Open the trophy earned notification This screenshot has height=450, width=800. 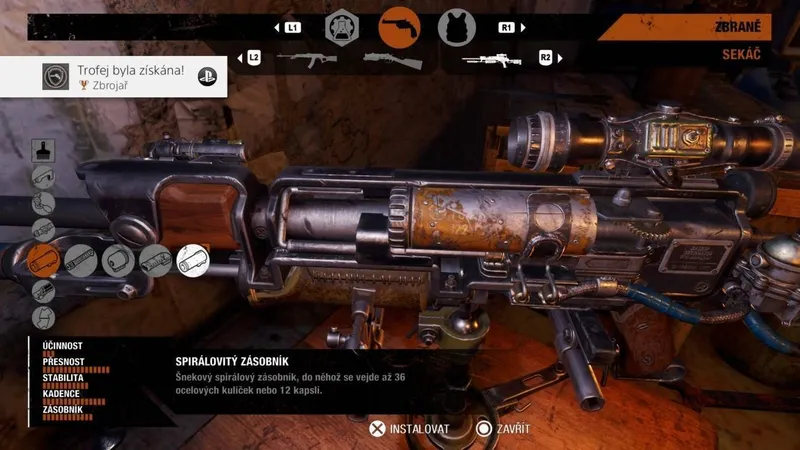tap(113, 77)
